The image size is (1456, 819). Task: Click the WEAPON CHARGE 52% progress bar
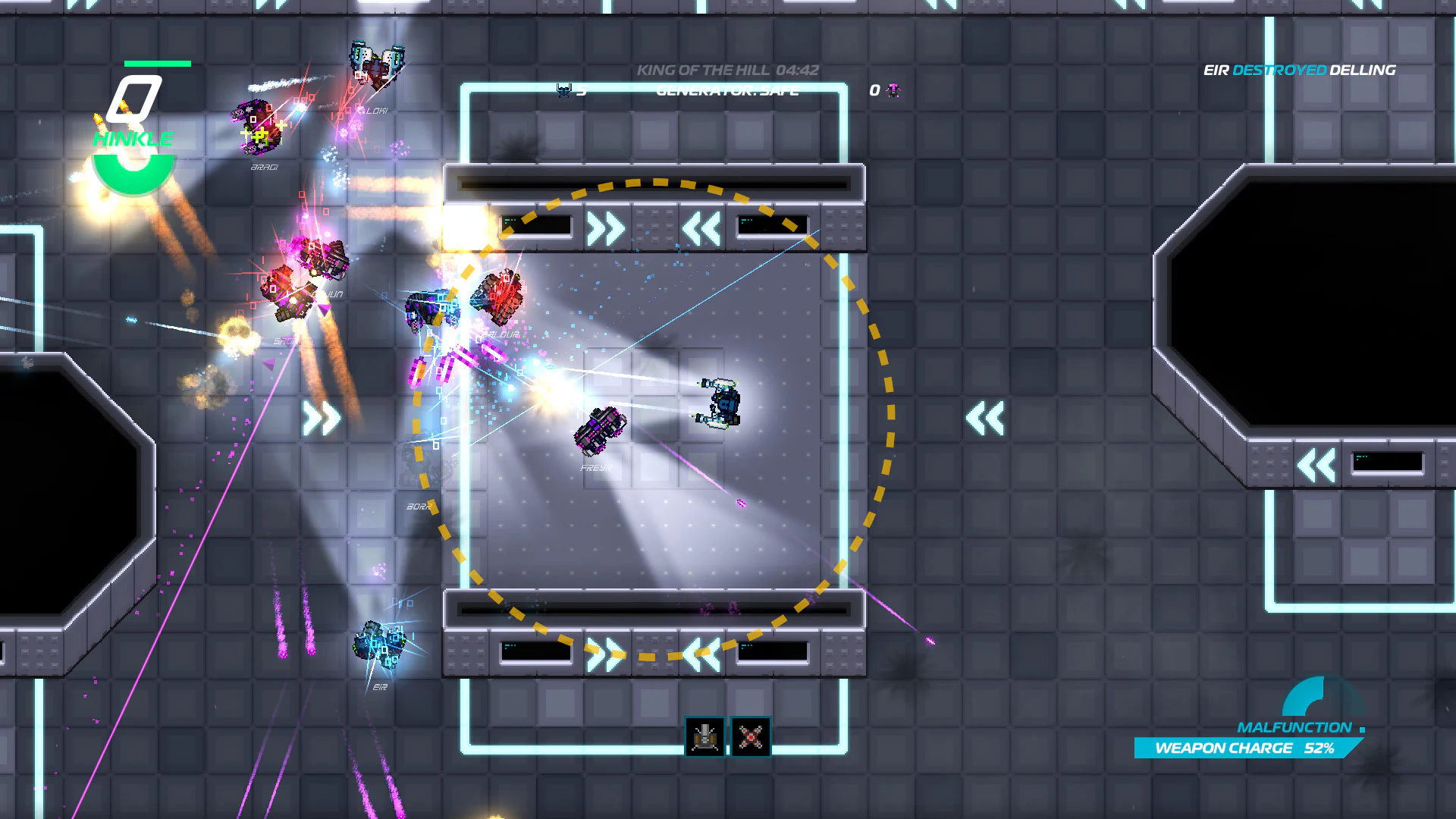[x=1247, y=748]
